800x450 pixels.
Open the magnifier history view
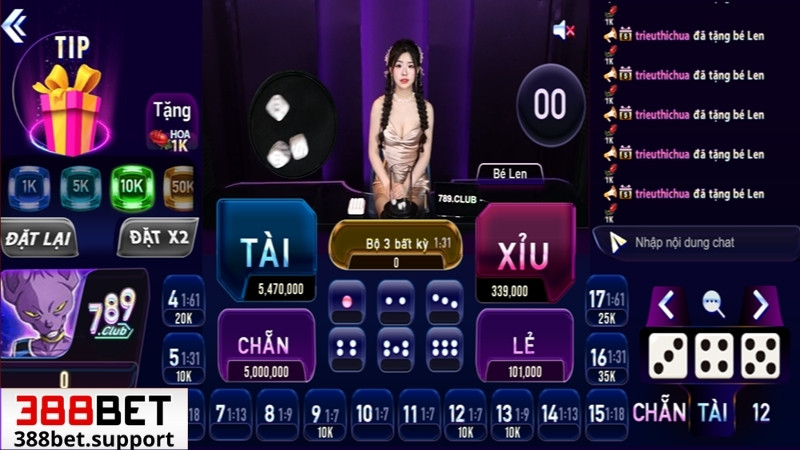(x=713, y=304)
